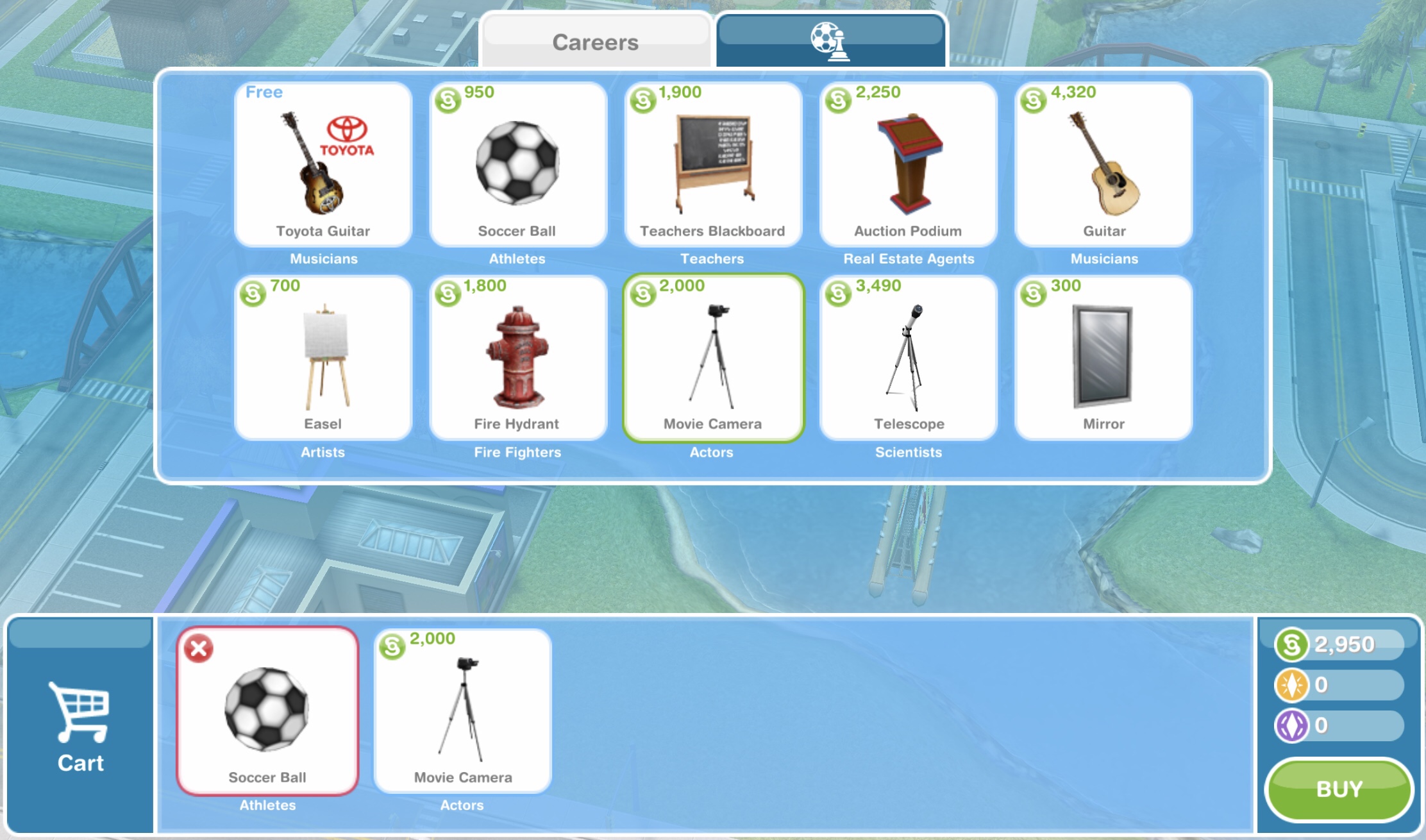This screenshot has height=840, width=1426.
Task: Select the Easel for Artists
Action: pyautogui.click(x=323, y=358)
